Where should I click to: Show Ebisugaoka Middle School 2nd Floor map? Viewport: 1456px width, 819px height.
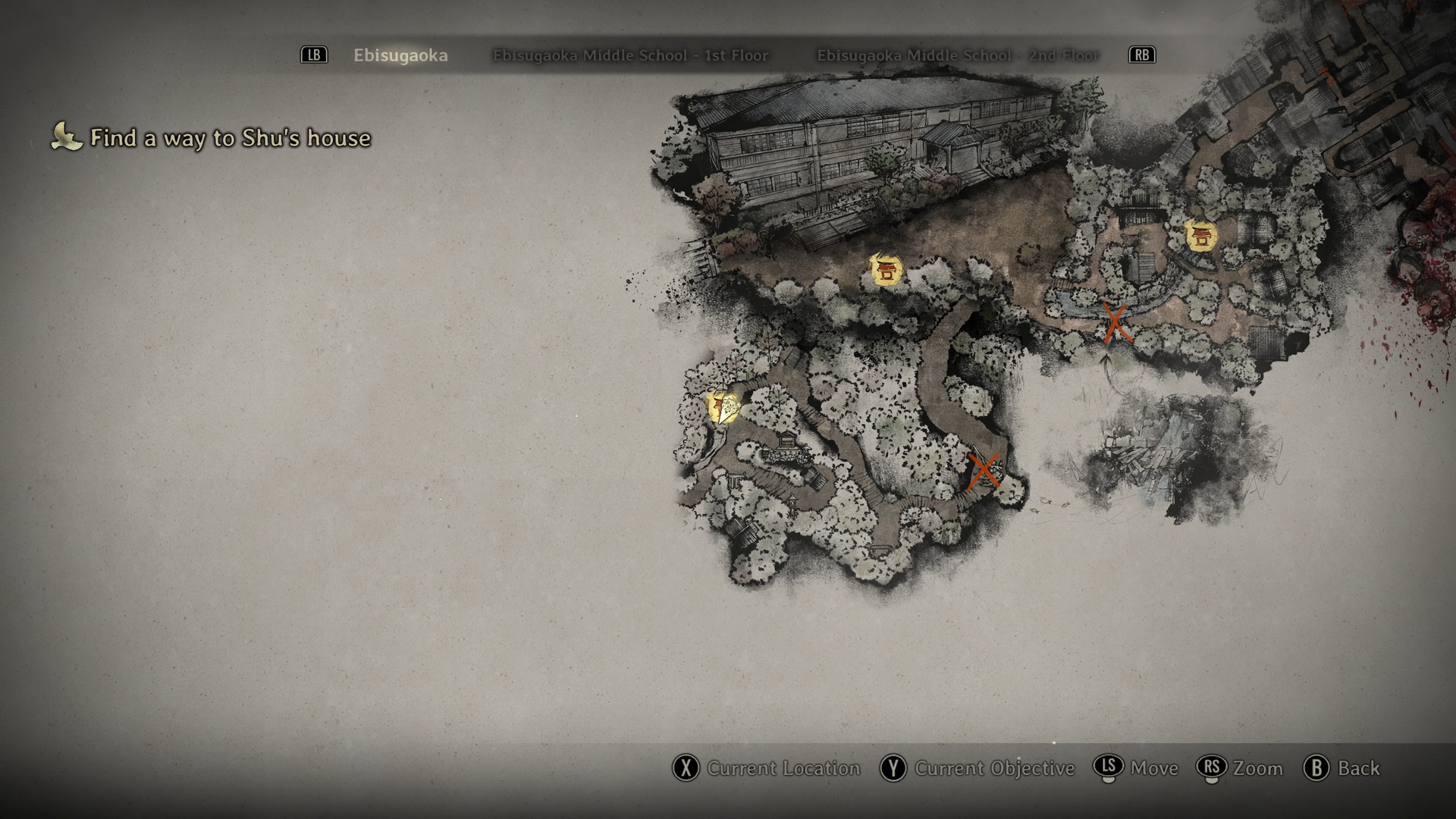point(957,55)
